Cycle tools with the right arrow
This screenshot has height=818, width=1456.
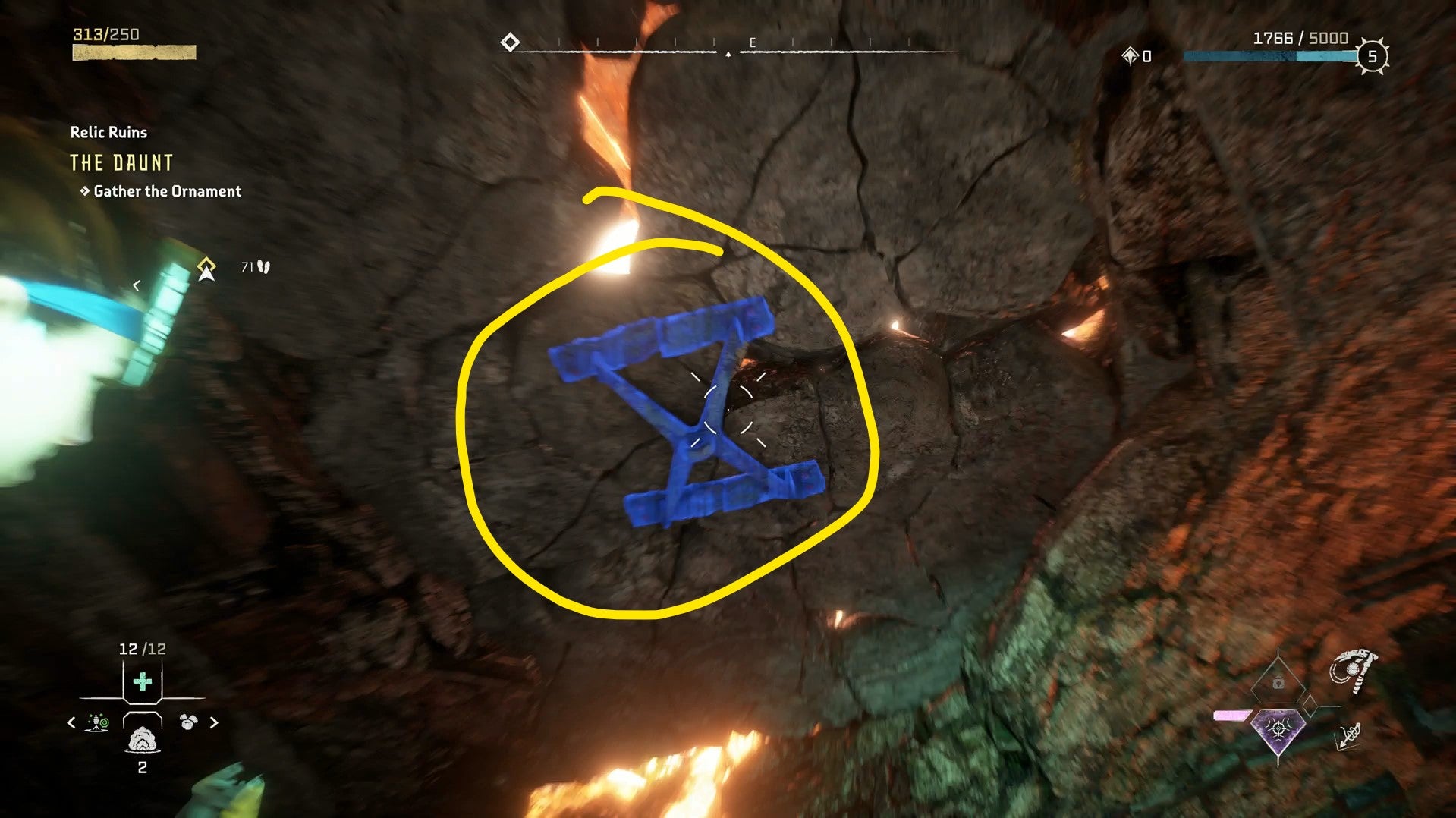click(x=214, y=723)
